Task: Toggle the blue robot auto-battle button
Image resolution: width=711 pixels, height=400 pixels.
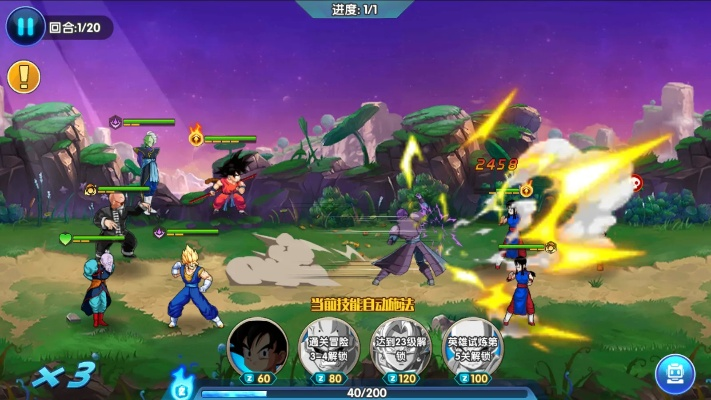Action: point(675,372)
